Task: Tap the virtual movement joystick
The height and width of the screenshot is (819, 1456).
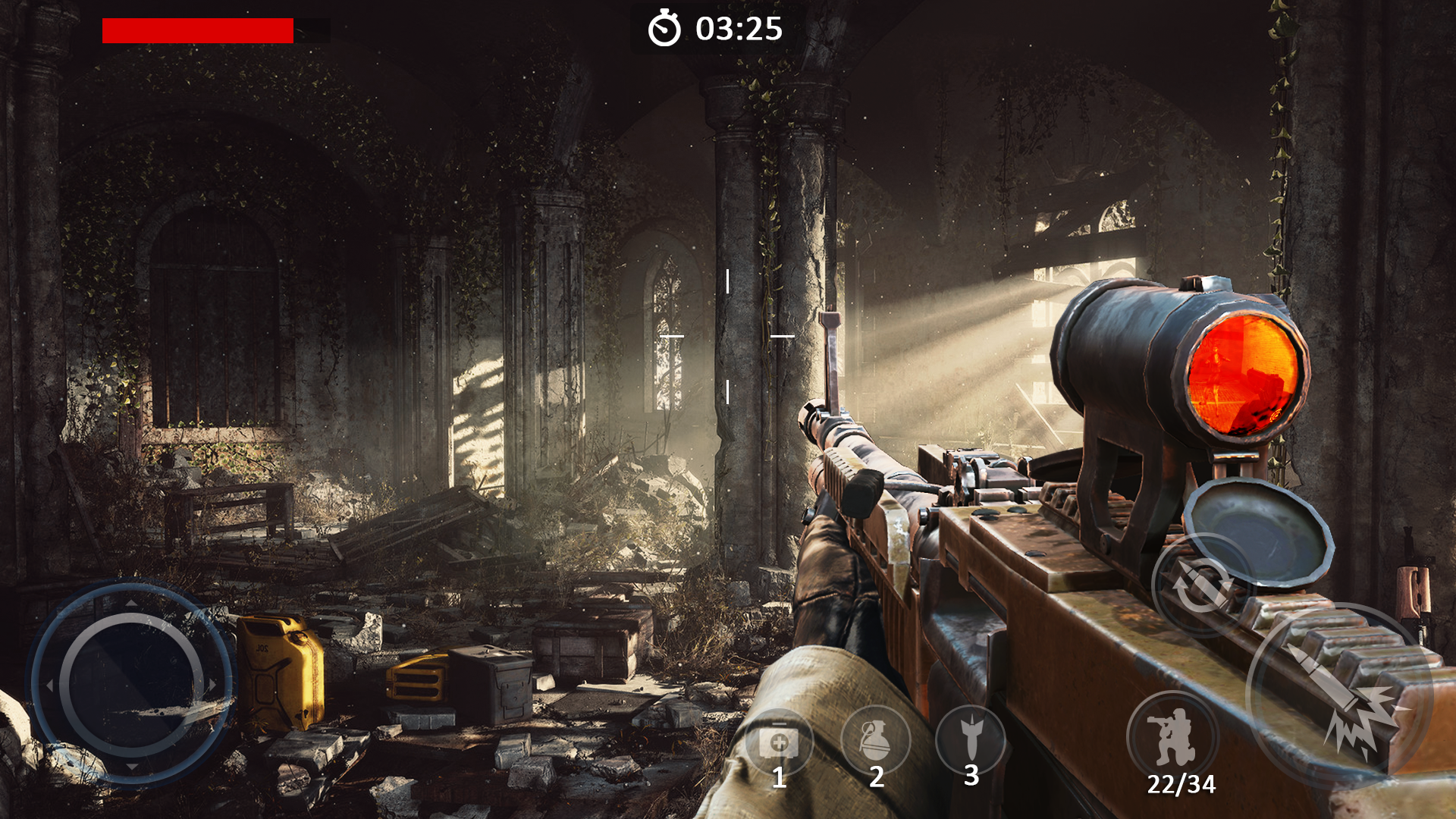Action: (131, 684)
